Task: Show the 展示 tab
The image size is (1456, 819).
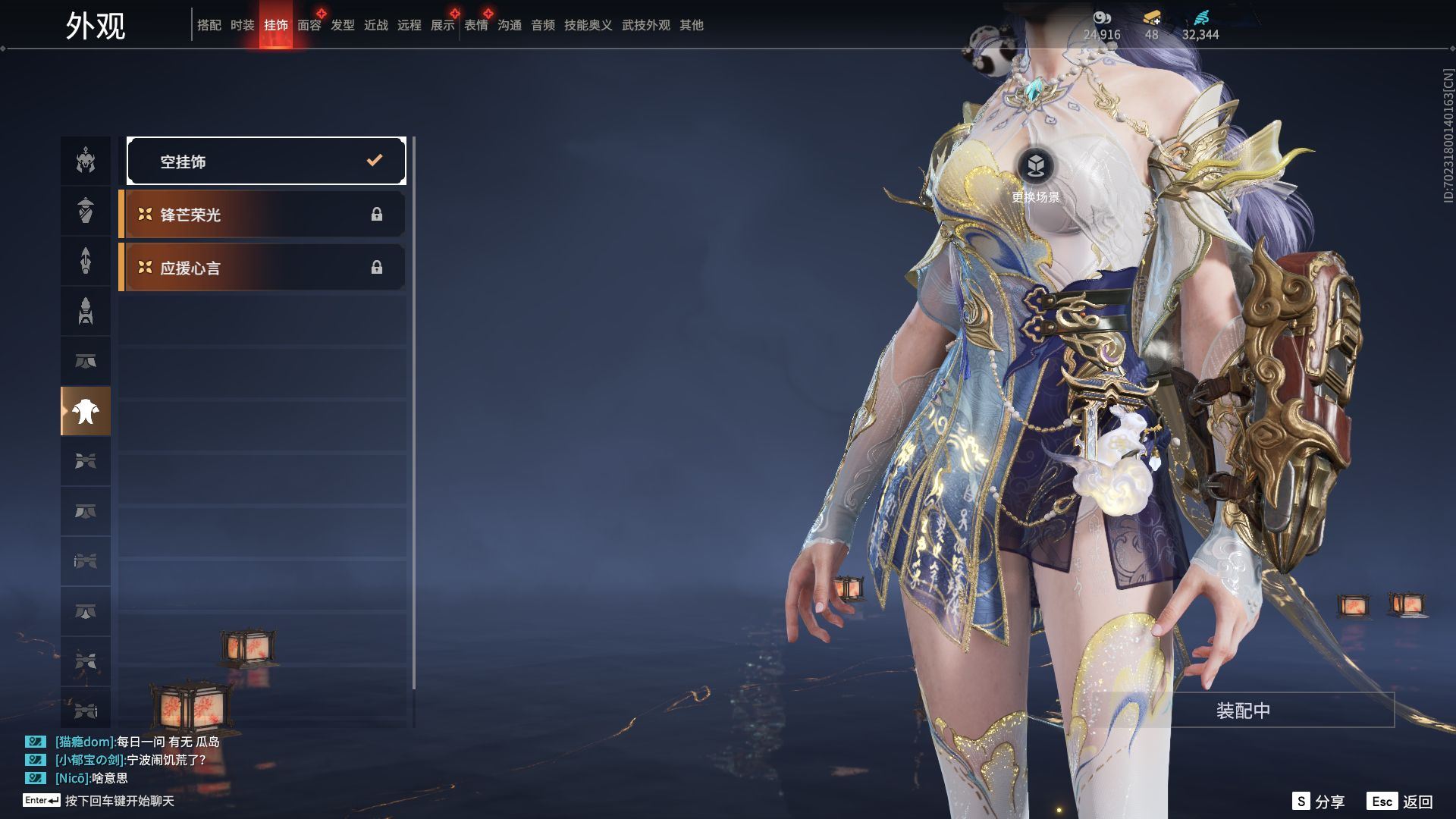Action: pyautogui.click(x=442, y=25)
